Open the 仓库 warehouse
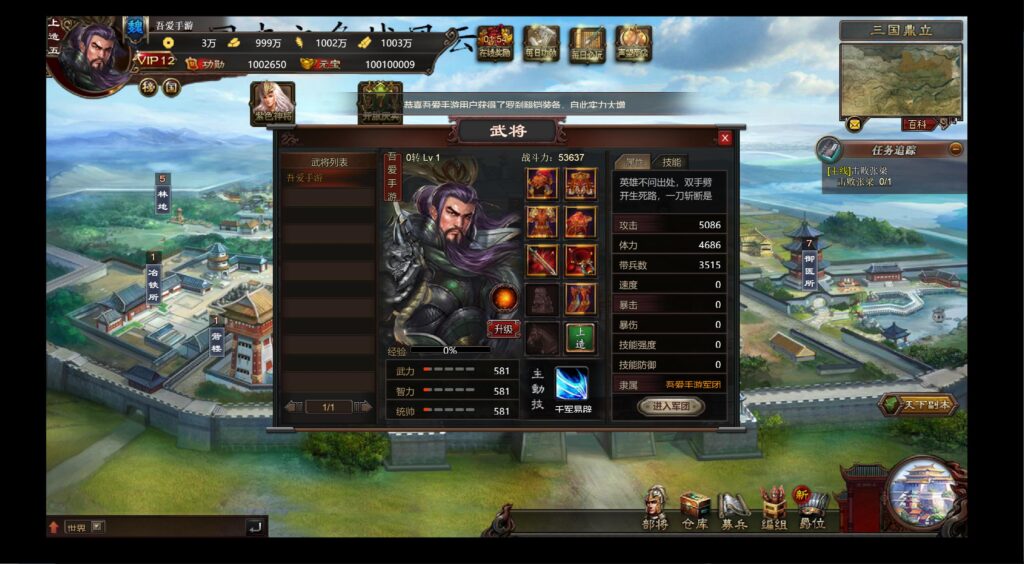This screenshot has width=1024, height=564. click(x=694, y=507)
